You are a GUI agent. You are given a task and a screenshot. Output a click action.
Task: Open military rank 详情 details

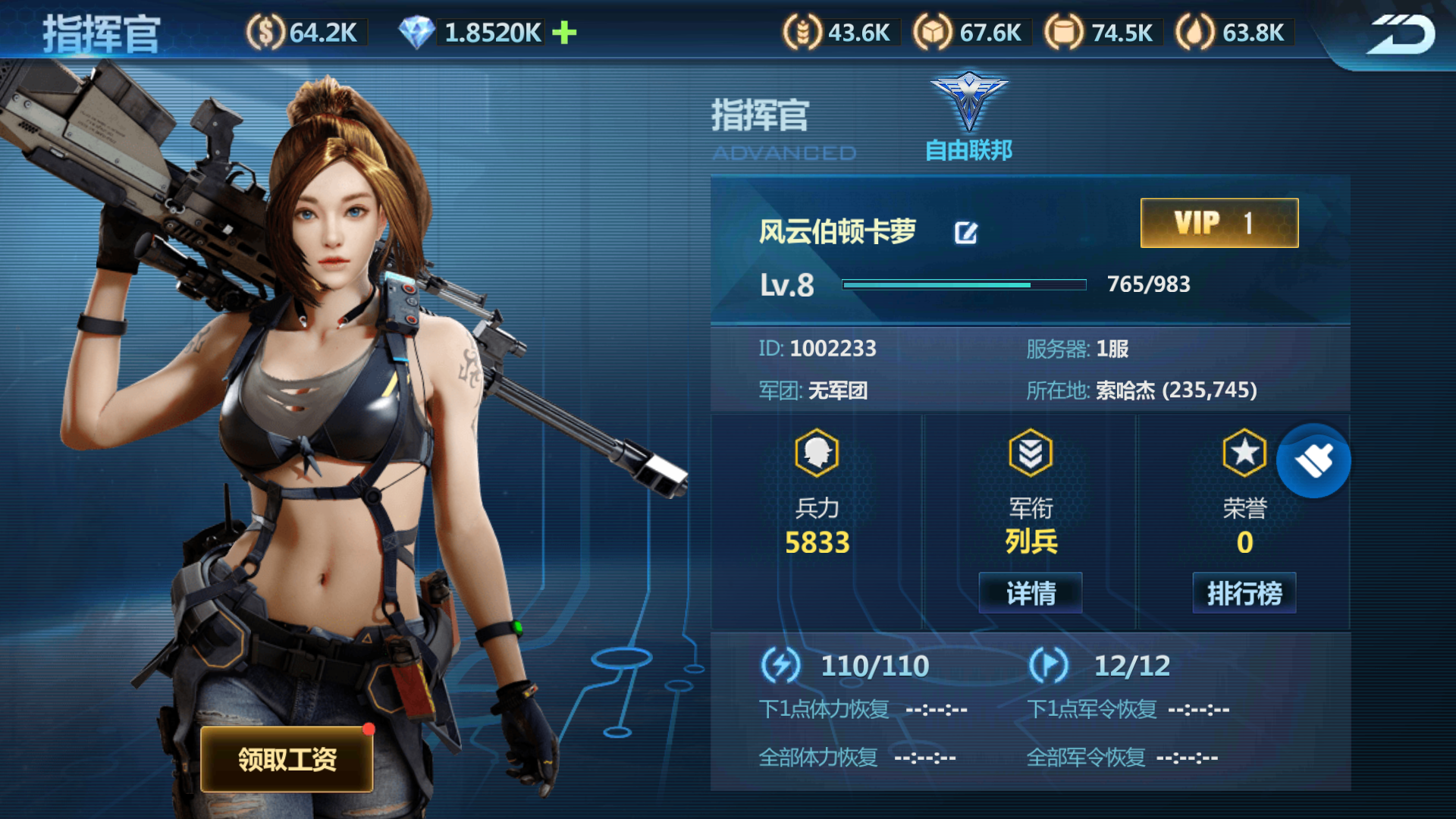1031,593
